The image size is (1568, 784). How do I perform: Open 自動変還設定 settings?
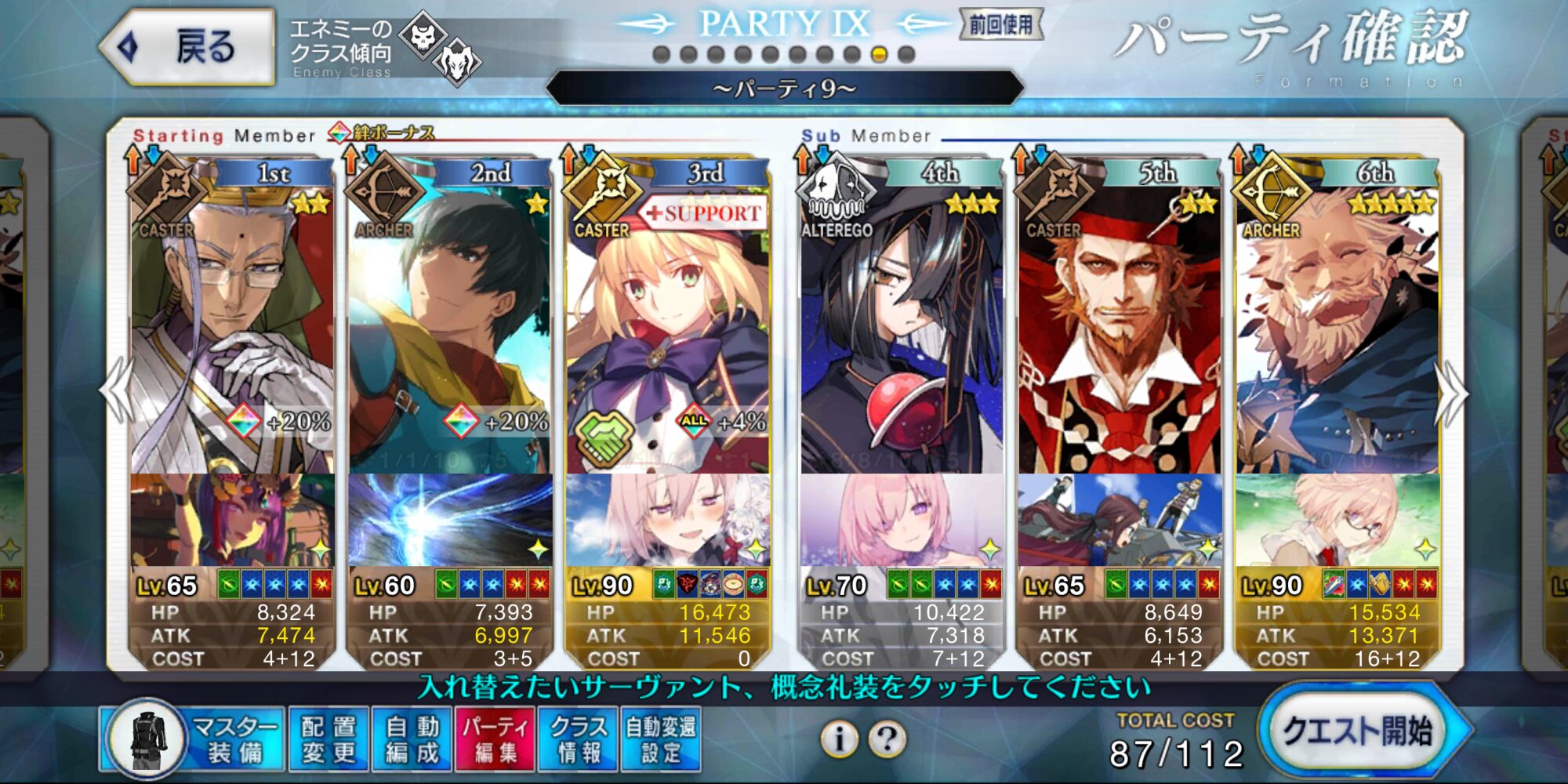pos(661,739)
